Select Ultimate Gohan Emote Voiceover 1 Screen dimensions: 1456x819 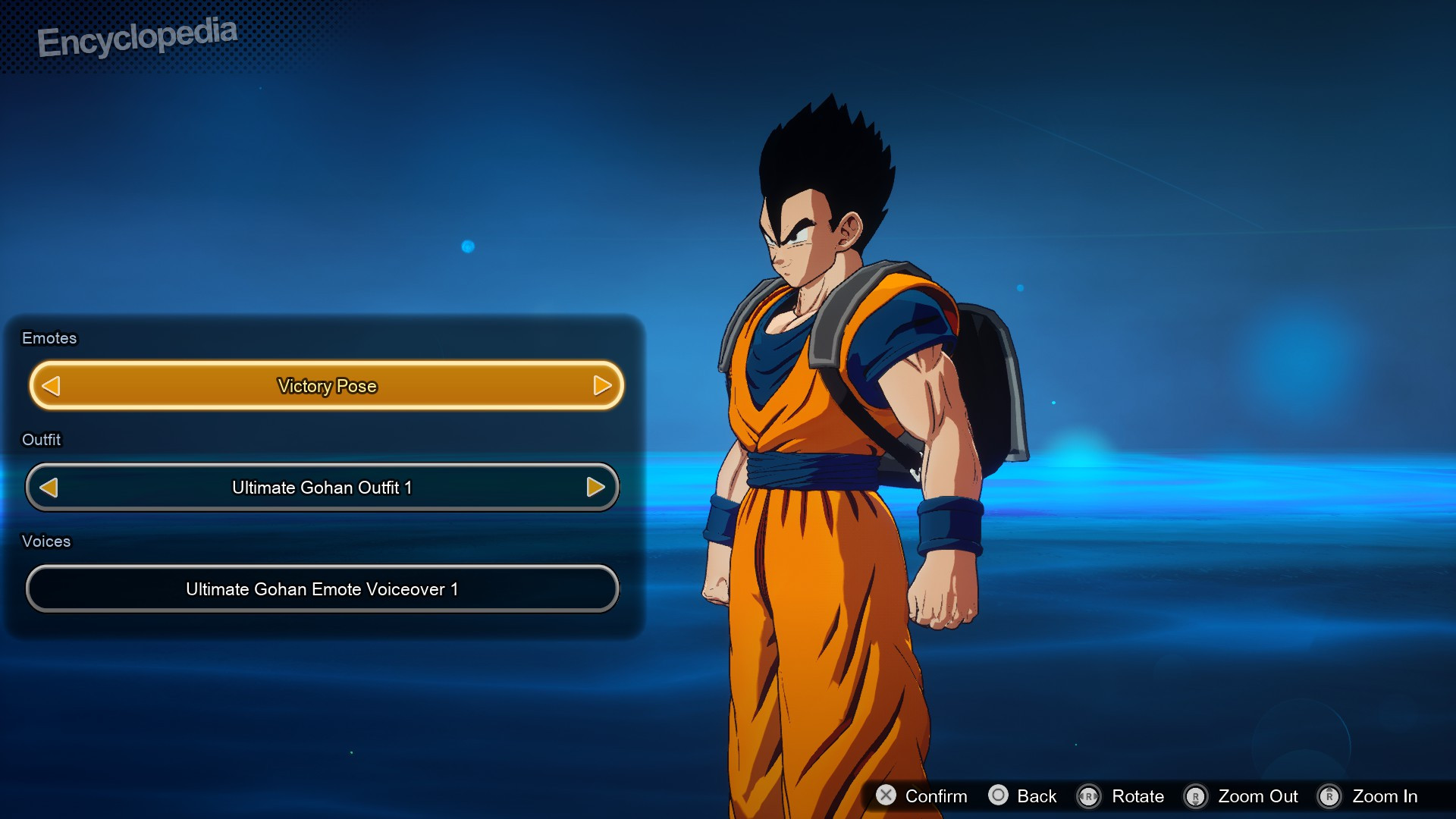pyautogui.click(x=322, y=588)
